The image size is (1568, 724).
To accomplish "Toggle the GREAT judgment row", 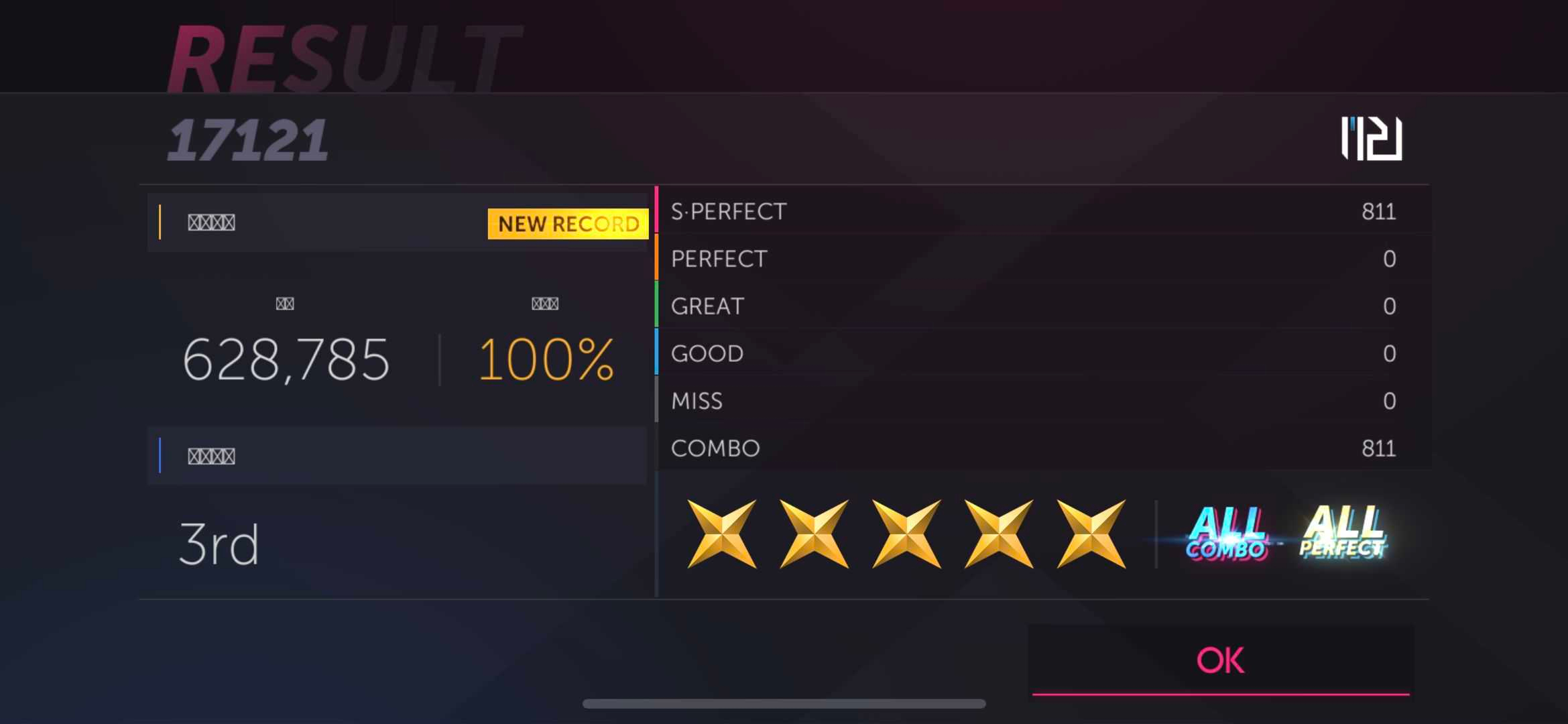I will coord(1039,306).
